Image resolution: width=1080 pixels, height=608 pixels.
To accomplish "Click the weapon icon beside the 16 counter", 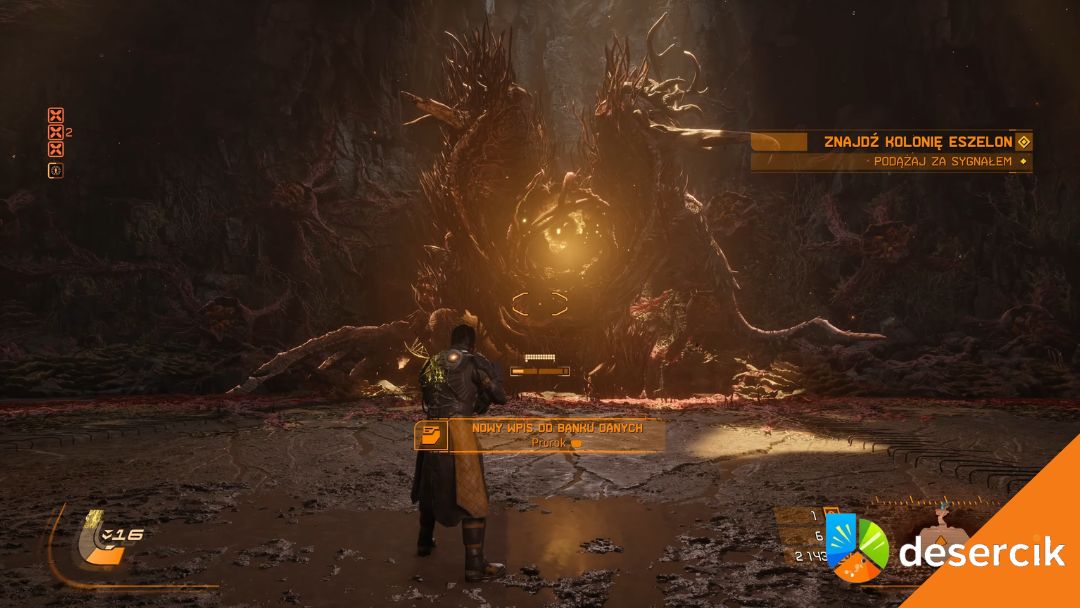I will 102,539.
